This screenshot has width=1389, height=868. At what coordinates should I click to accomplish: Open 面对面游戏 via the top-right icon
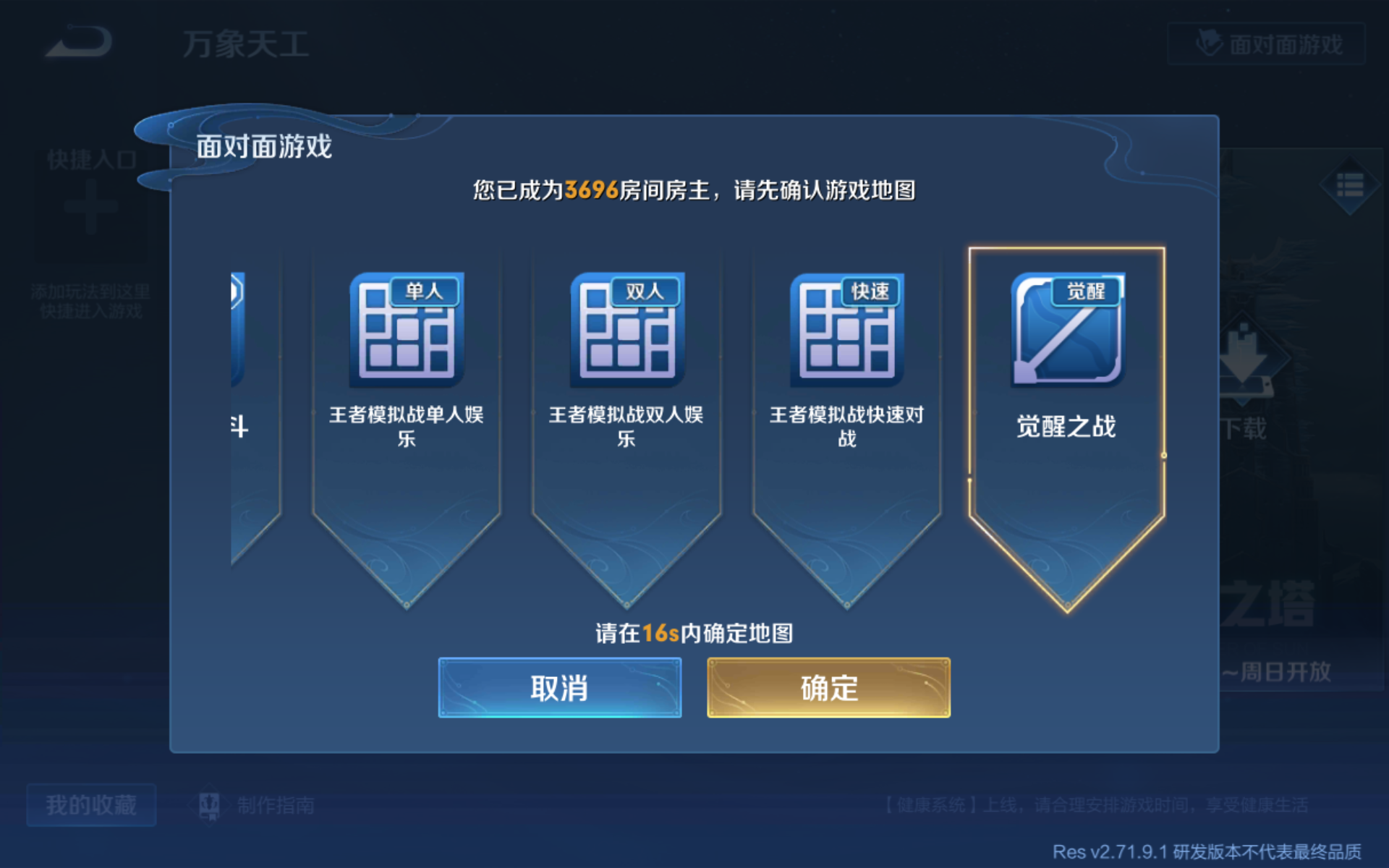pos(1266,45)
